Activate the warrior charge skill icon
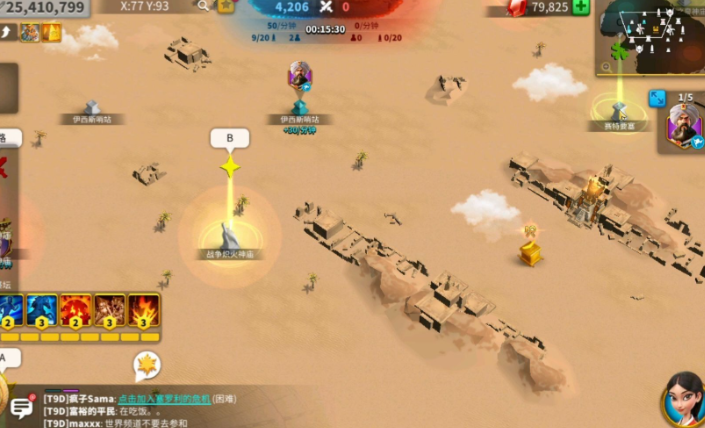 click(110, 311)
